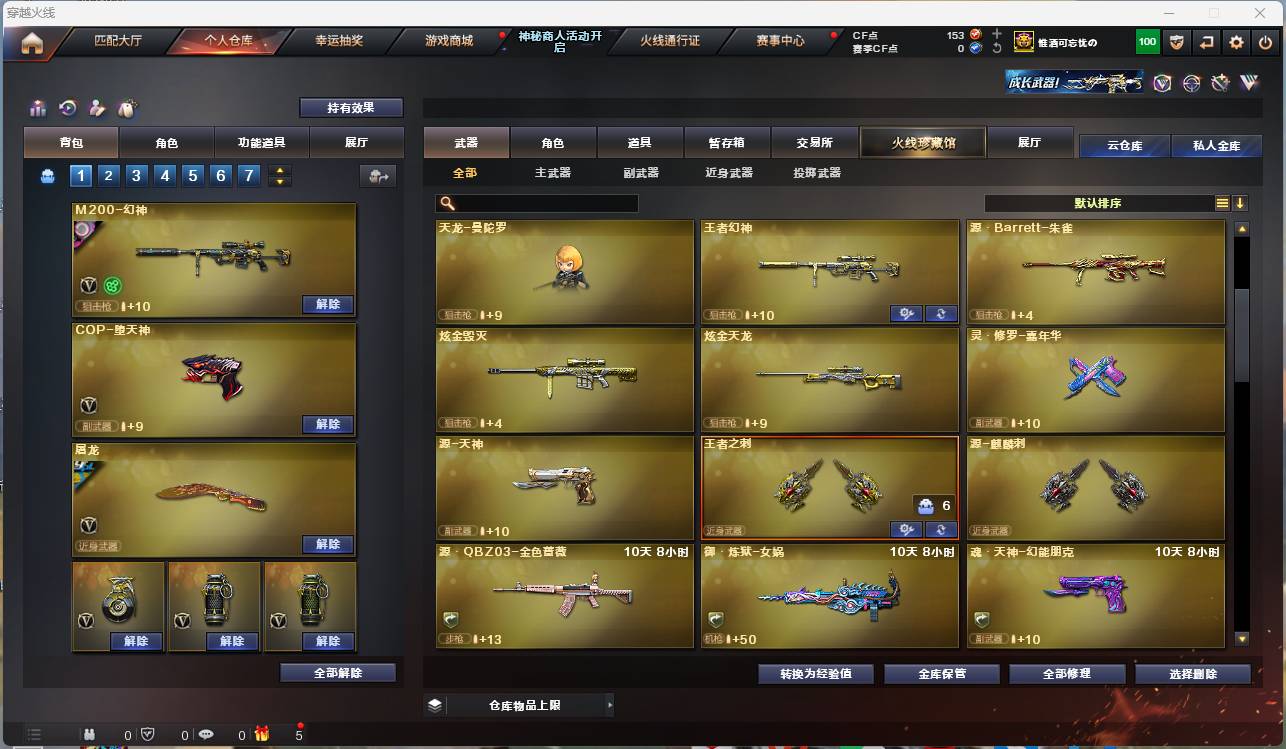Select the ranking icon above the 背包 tab
This screenshot has height=749, width=1286.
[37, 108]
